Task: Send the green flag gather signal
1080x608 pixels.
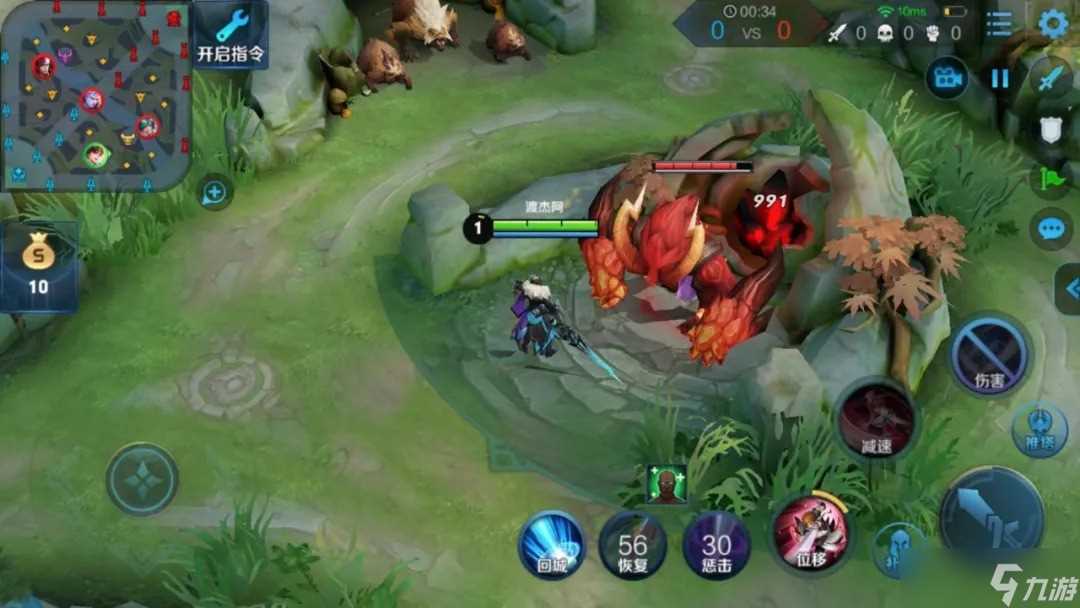Action: click(x=1051, y=179)
